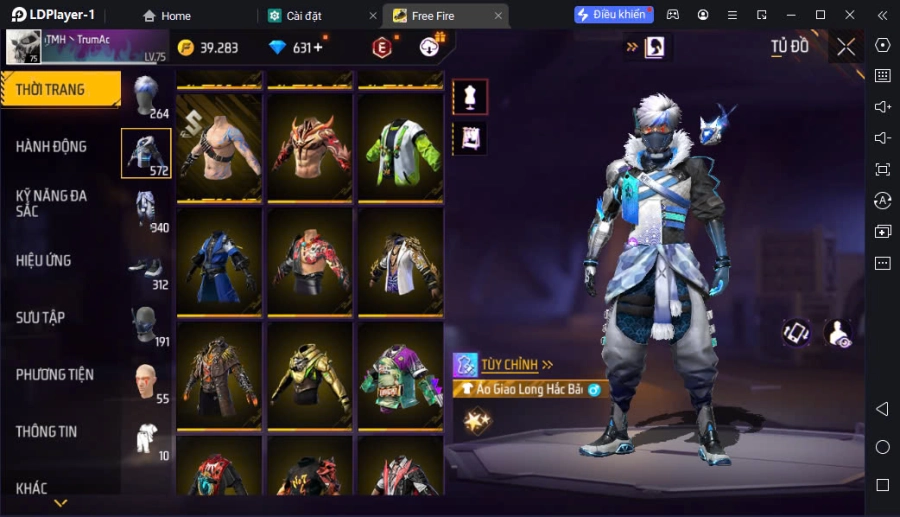Select the tops subcategory showing 572
Screen dimensions: 900x517
pos(146,153)
